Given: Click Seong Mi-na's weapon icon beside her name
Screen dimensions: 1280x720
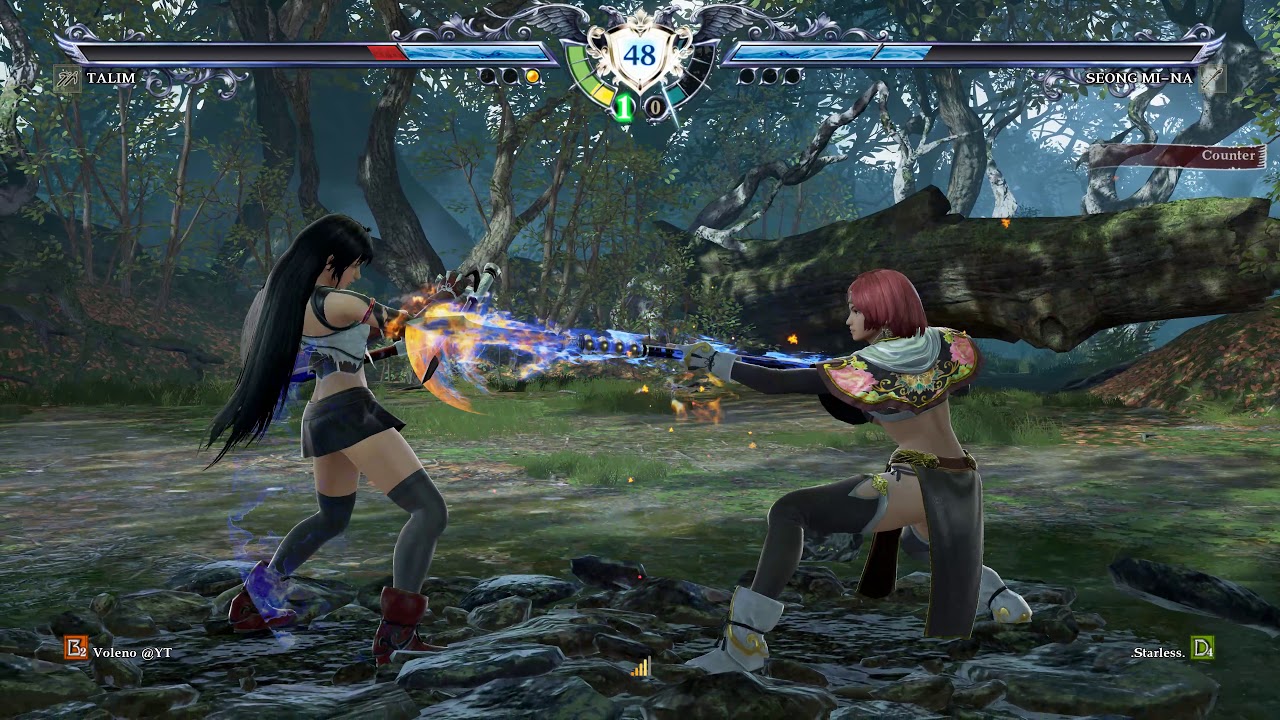Looking at the screenshot, I should click(x=1212, y=78).
